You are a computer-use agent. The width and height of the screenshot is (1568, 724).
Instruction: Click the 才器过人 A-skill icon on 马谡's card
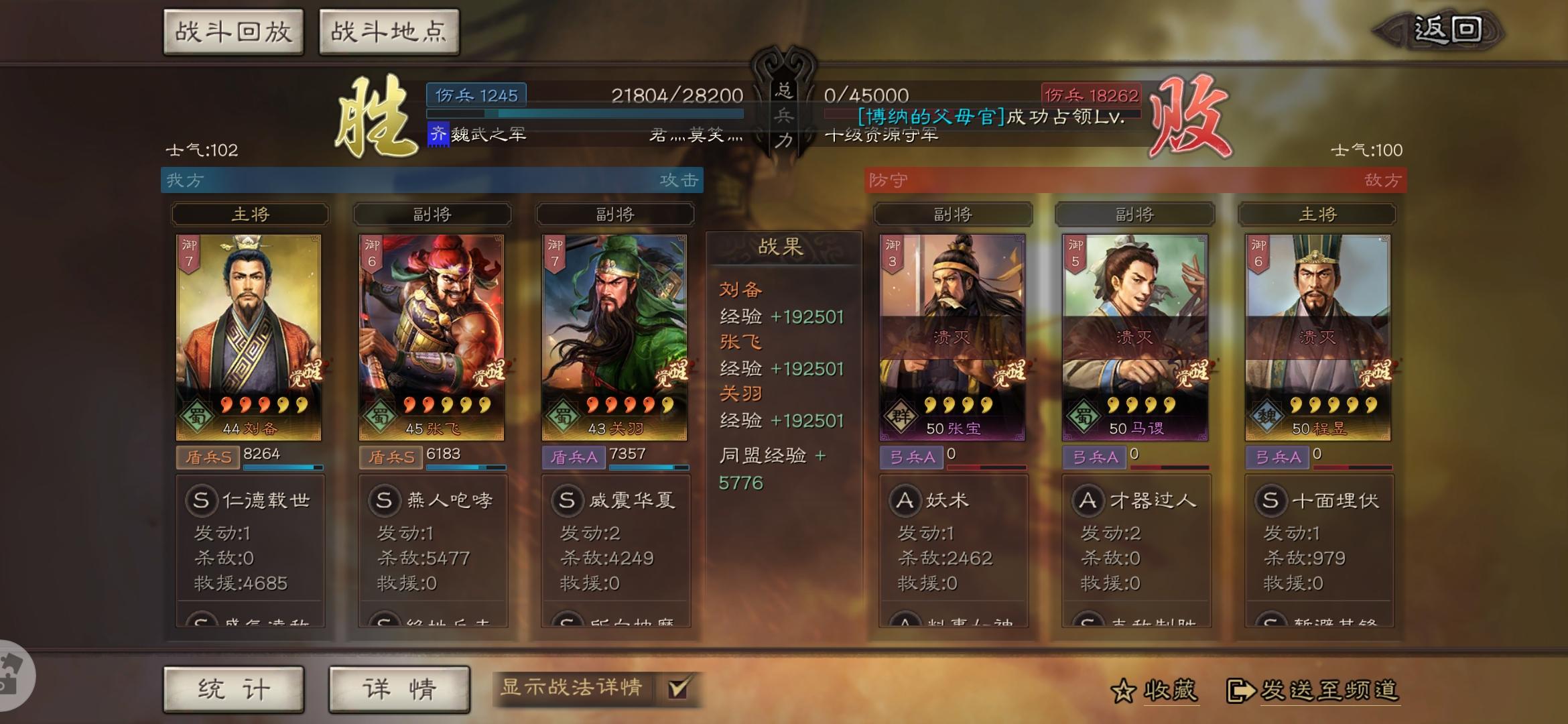click(x=1088, y=499)
